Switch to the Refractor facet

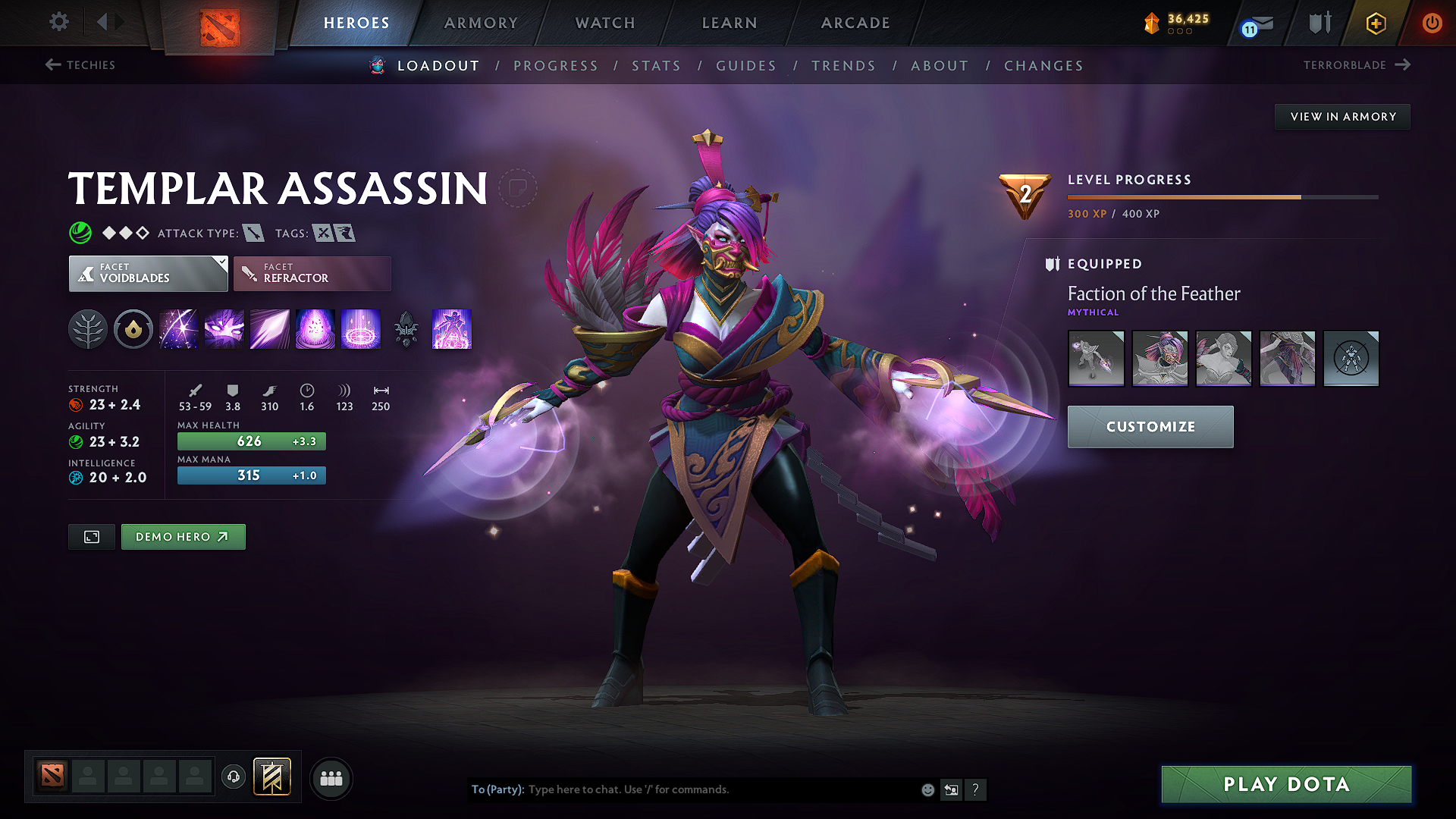coord(312,273)
